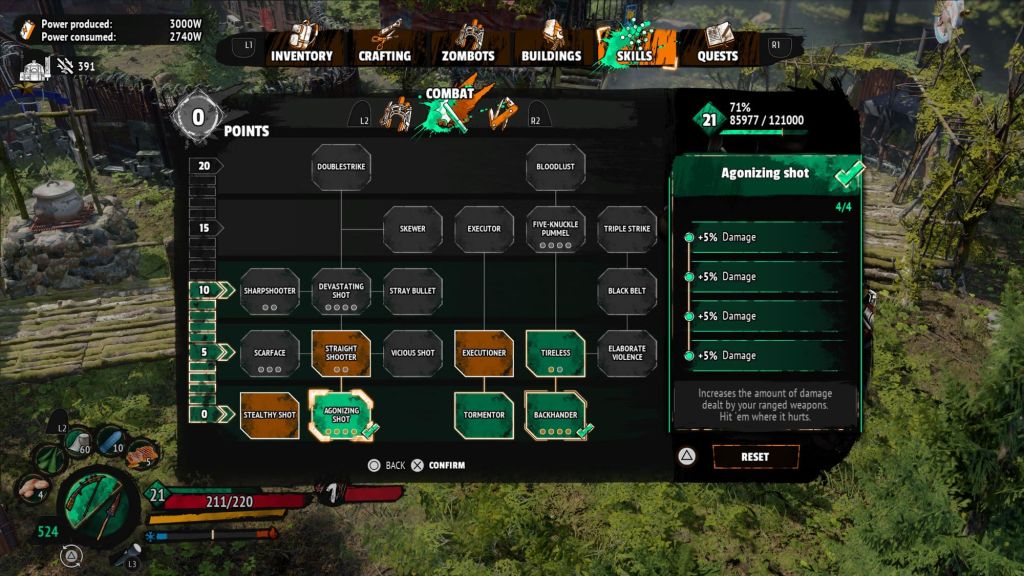1024x576 pixels.
Task: Pick the Executor skill node
Action: tap(484, 229)
